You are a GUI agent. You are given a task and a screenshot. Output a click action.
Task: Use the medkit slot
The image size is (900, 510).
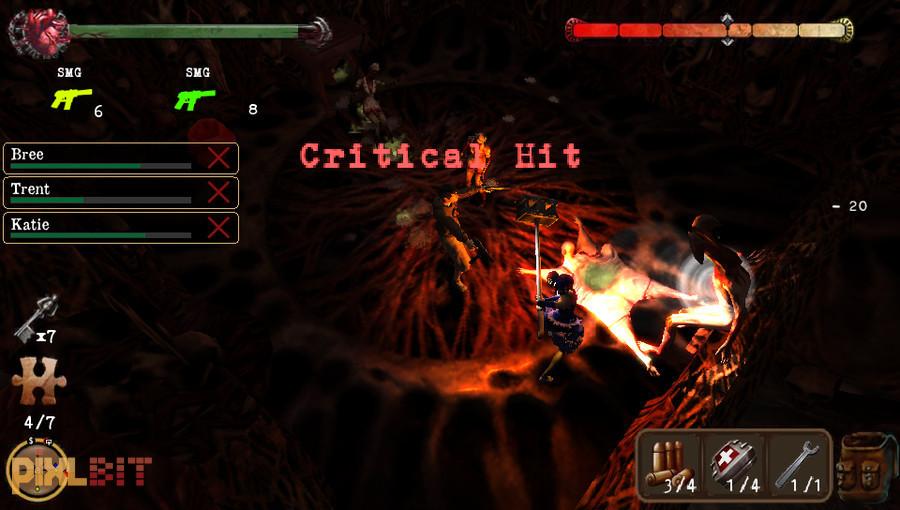734,465
